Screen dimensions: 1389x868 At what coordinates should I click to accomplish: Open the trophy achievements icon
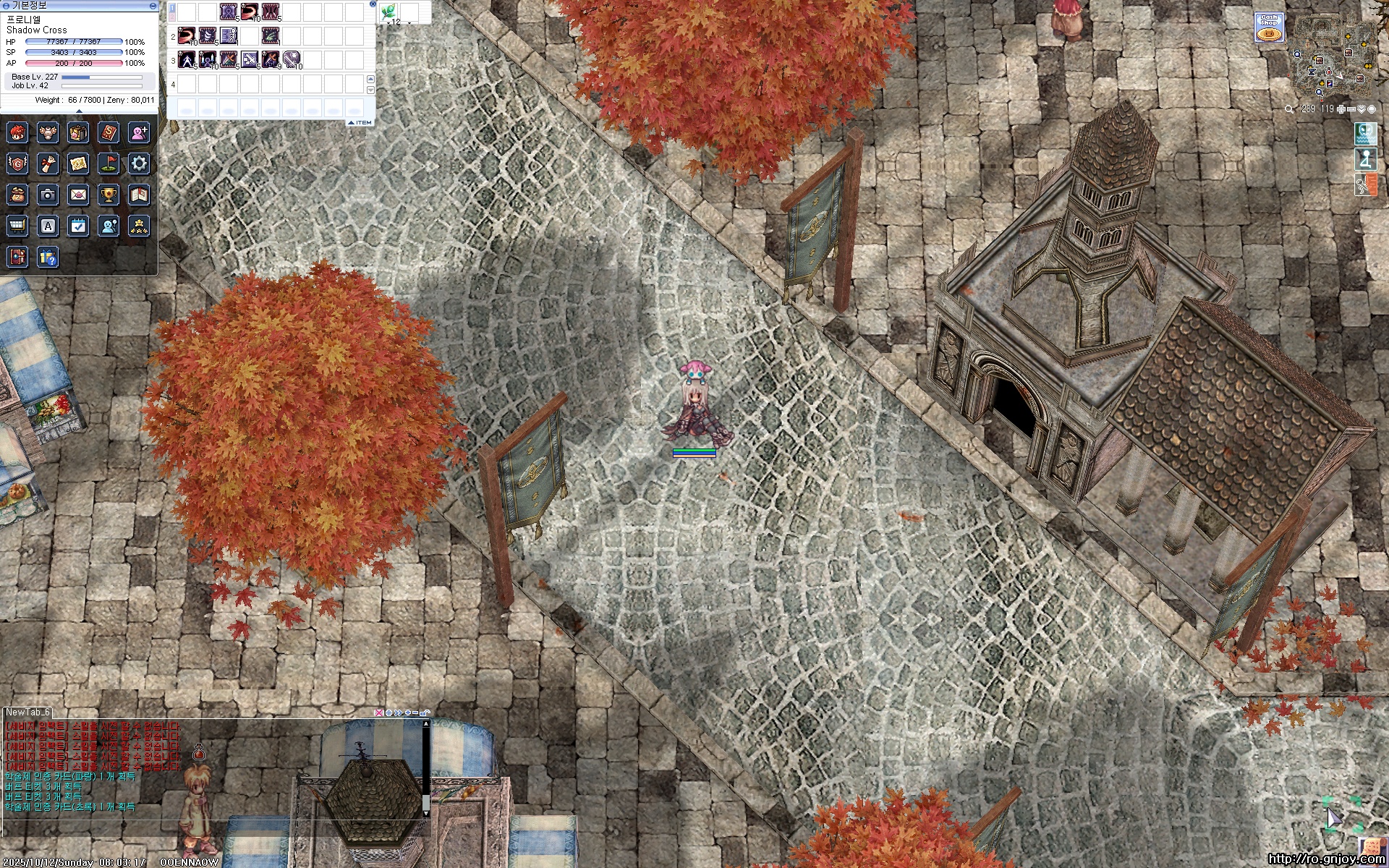tap(109, 195)
